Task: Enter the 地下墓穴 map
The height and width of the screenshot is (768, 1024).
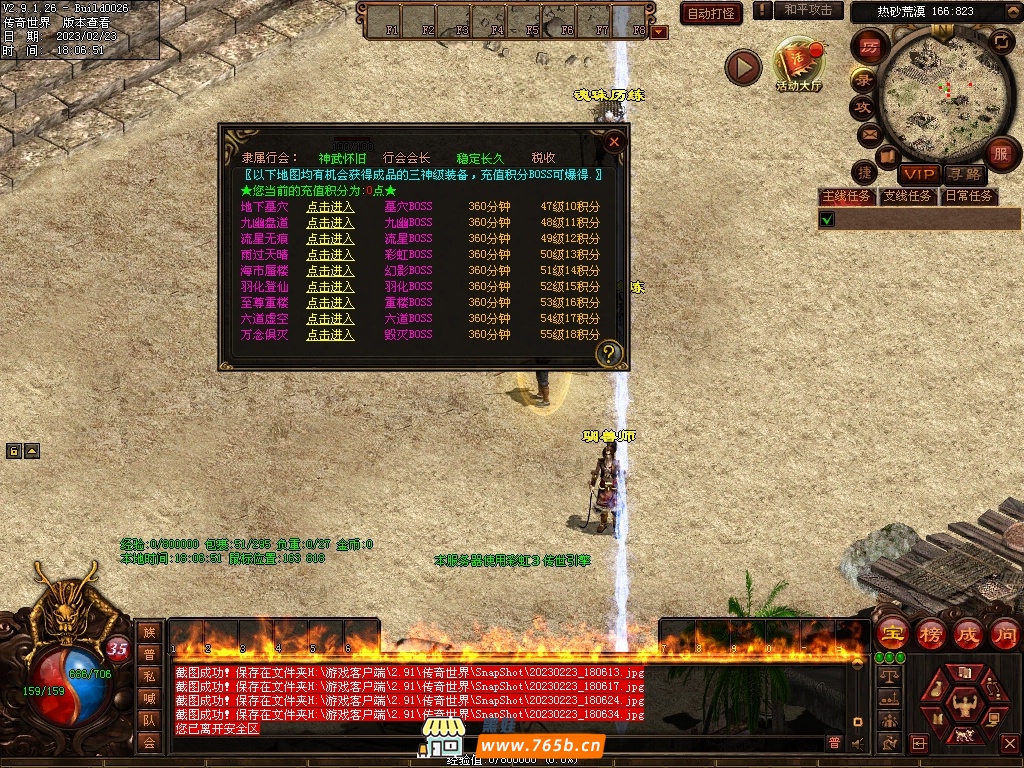Action: coord(330,207)
